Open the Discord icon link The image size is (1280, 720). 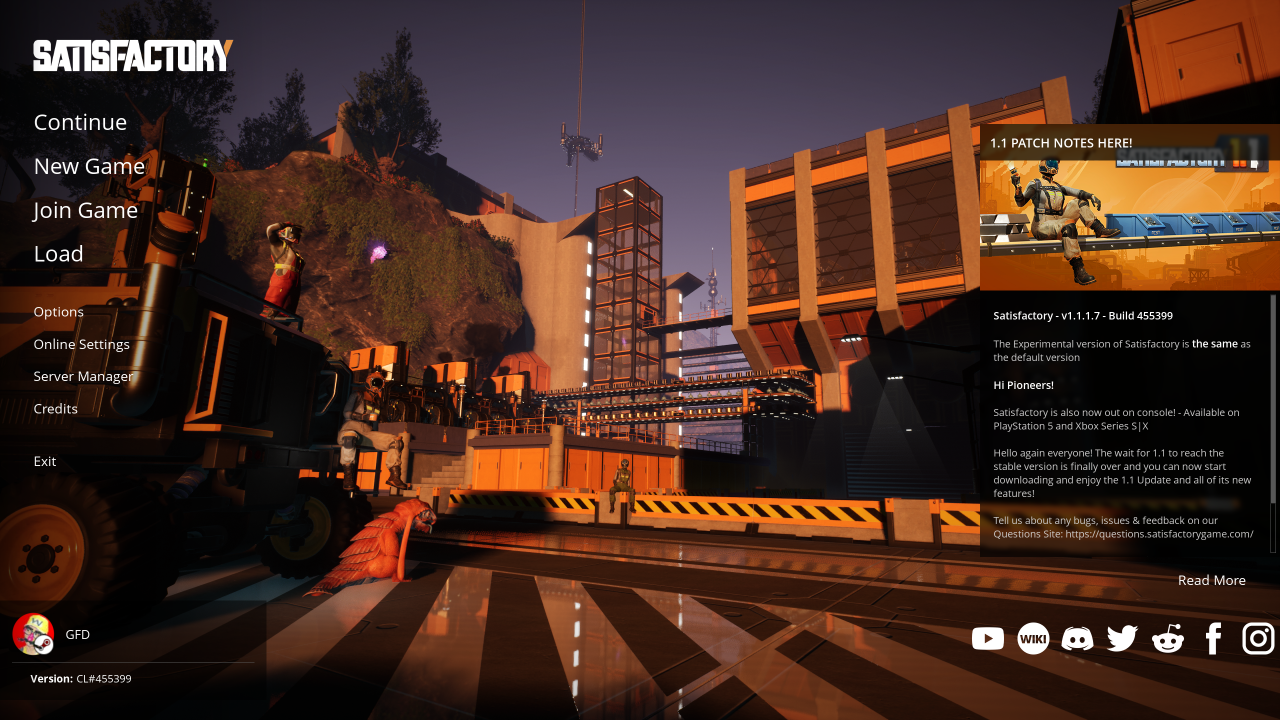(x=1077, y=638)
